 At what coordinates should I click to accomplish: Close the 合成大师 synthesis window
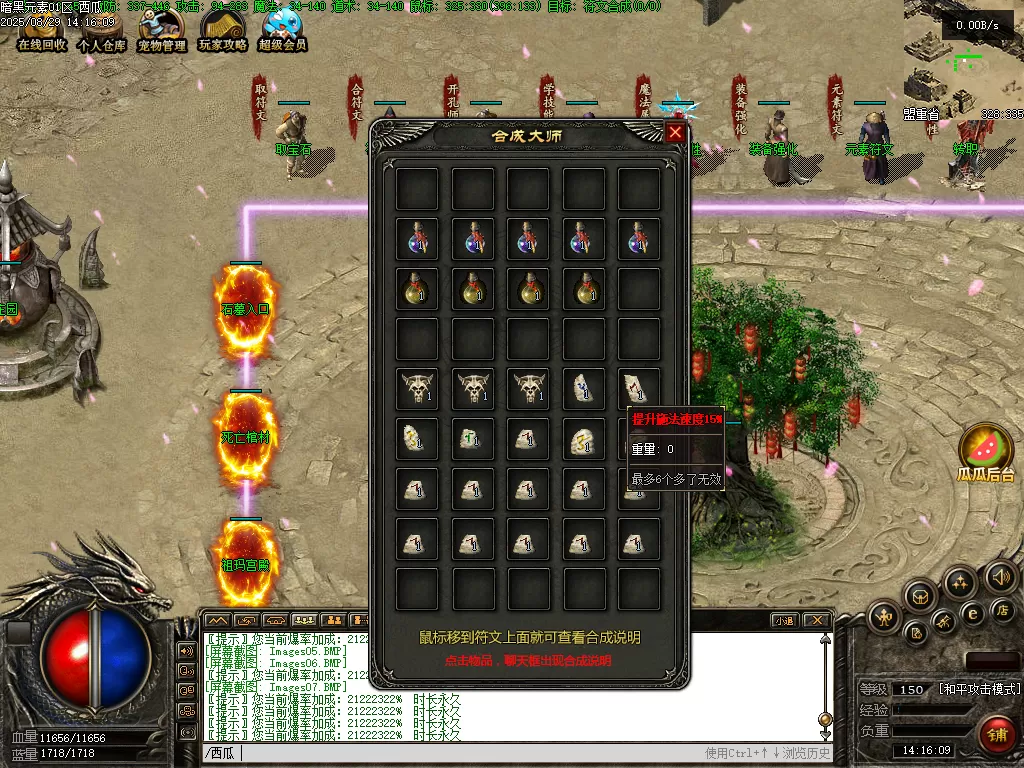click(676, 133)
